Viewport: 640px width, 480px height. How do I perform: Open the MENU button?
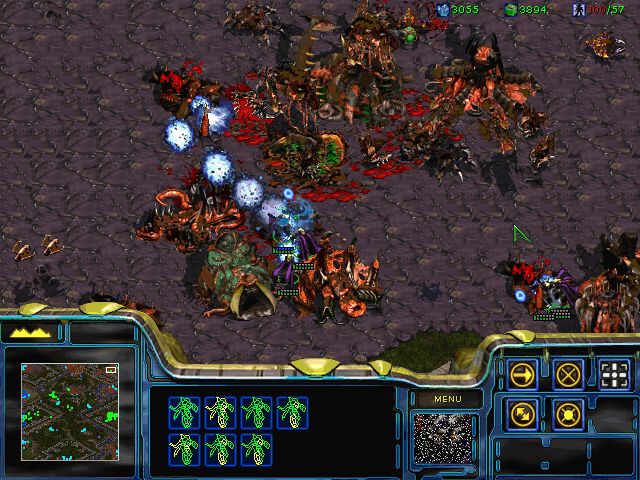(445, 399)
